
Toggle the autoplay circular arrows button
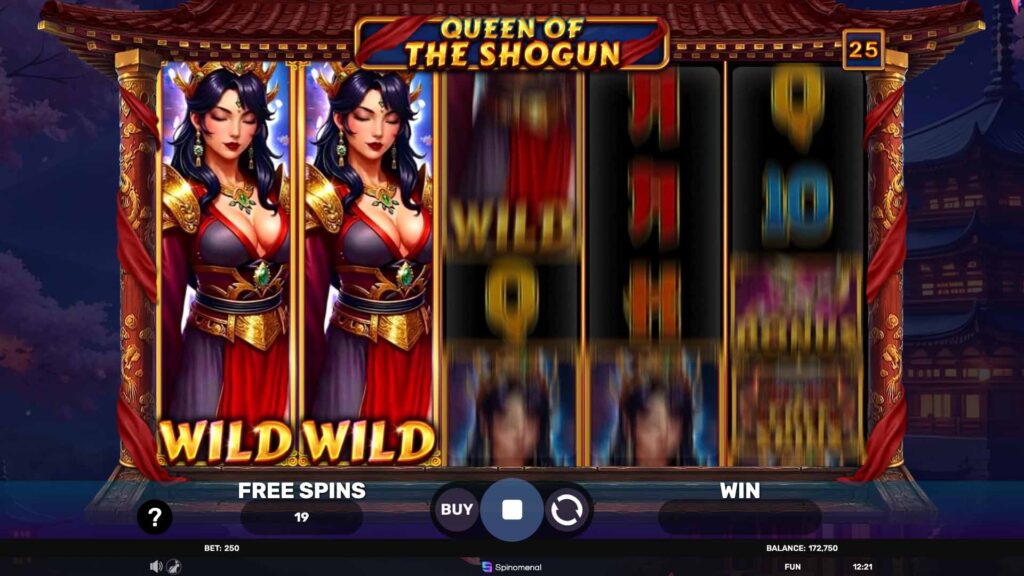point(566,511)
